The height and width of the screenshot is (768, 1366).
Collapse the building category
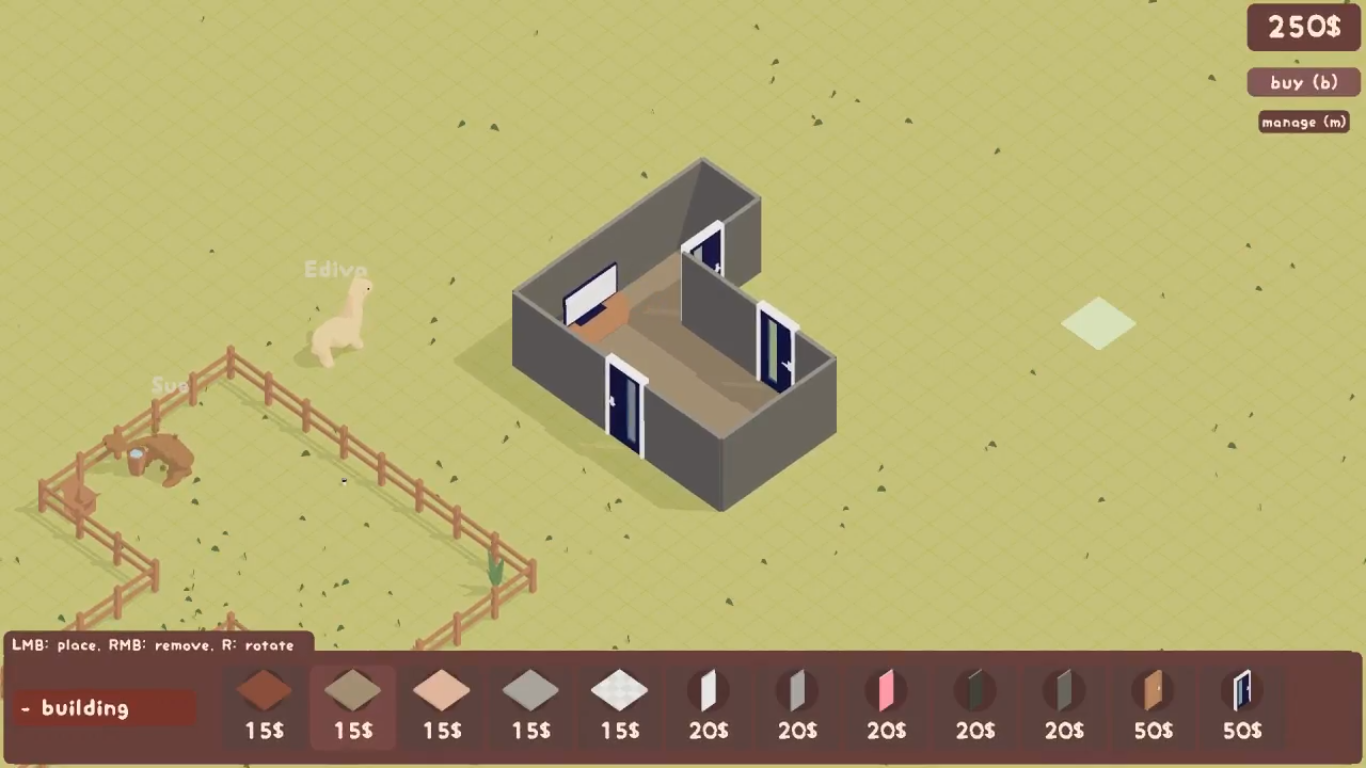pos(105,708)
